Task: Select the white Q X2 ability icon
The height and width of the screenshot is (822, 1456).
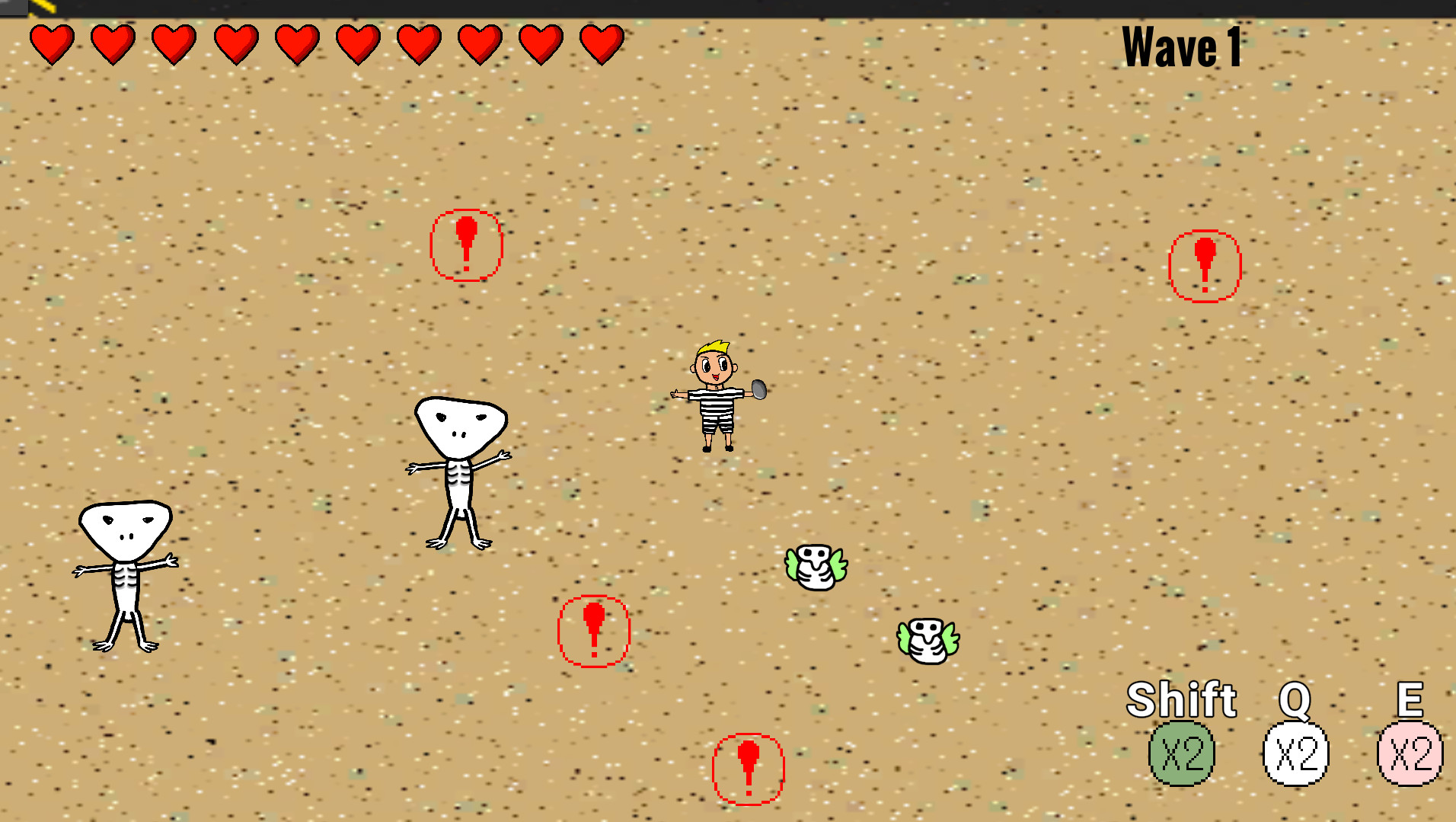Action: (1296, 753)
